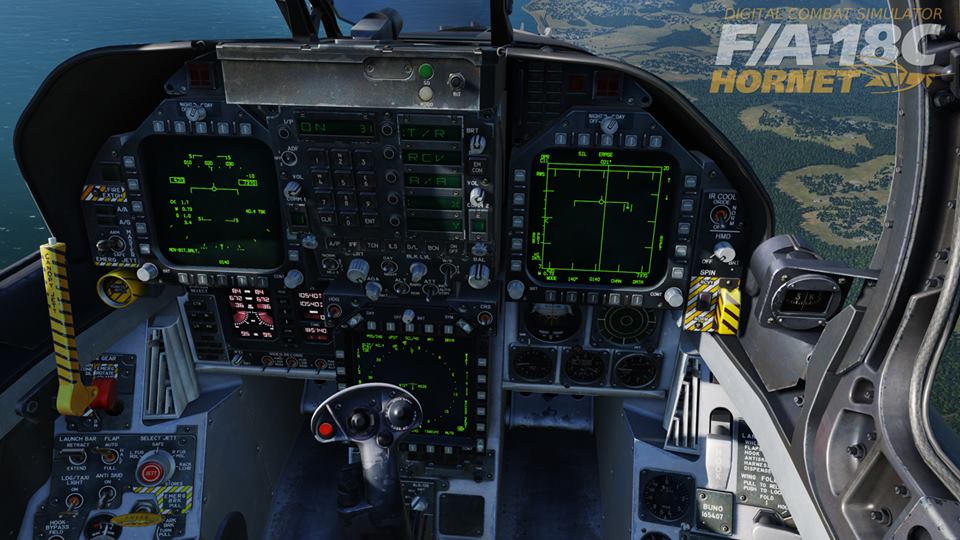This screenshot has width=960, height=540.
Task: Toggle the landing gear handle
Action: click(x=104, y=392)
